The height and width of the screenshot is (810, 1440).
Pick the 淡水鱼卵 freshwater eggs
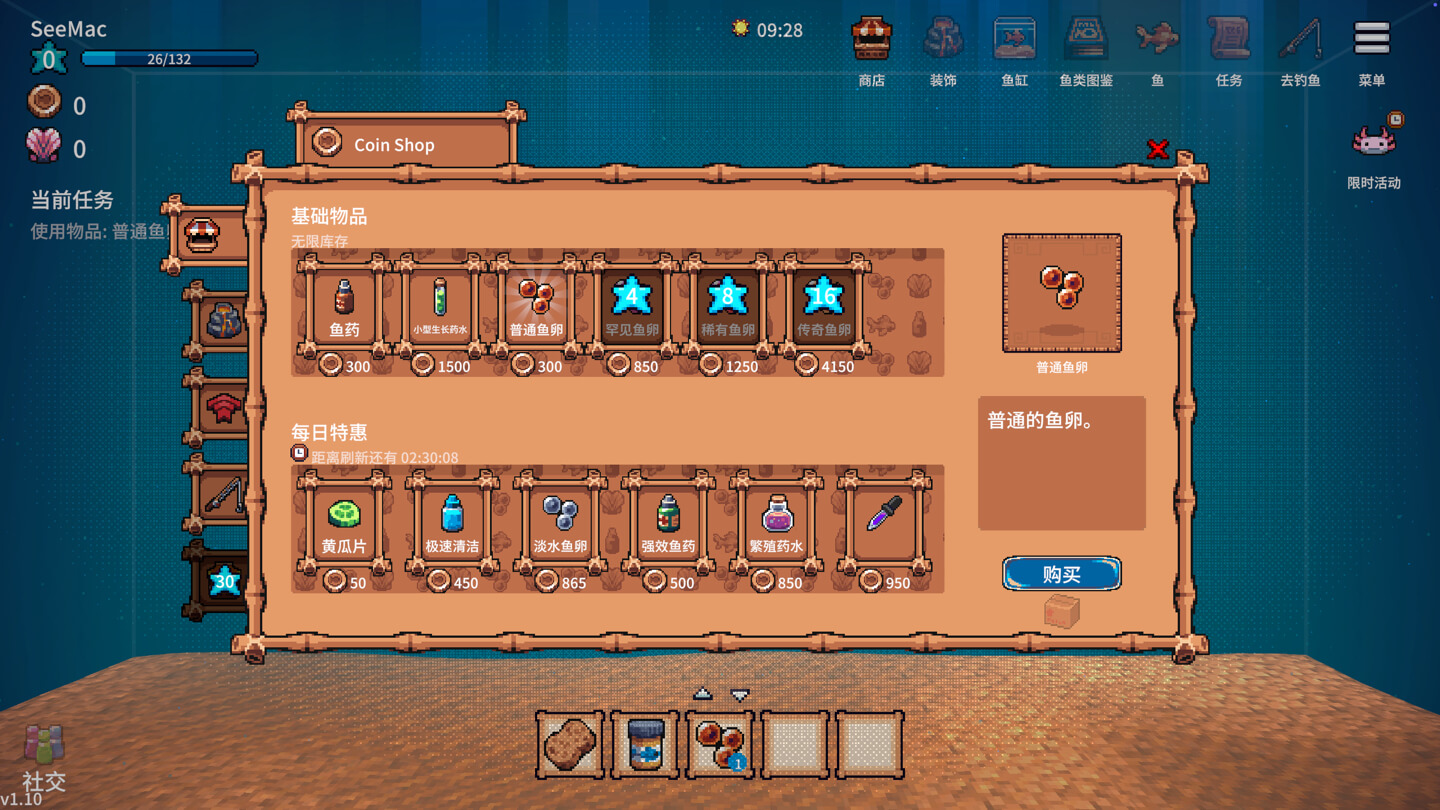point(560,522)
